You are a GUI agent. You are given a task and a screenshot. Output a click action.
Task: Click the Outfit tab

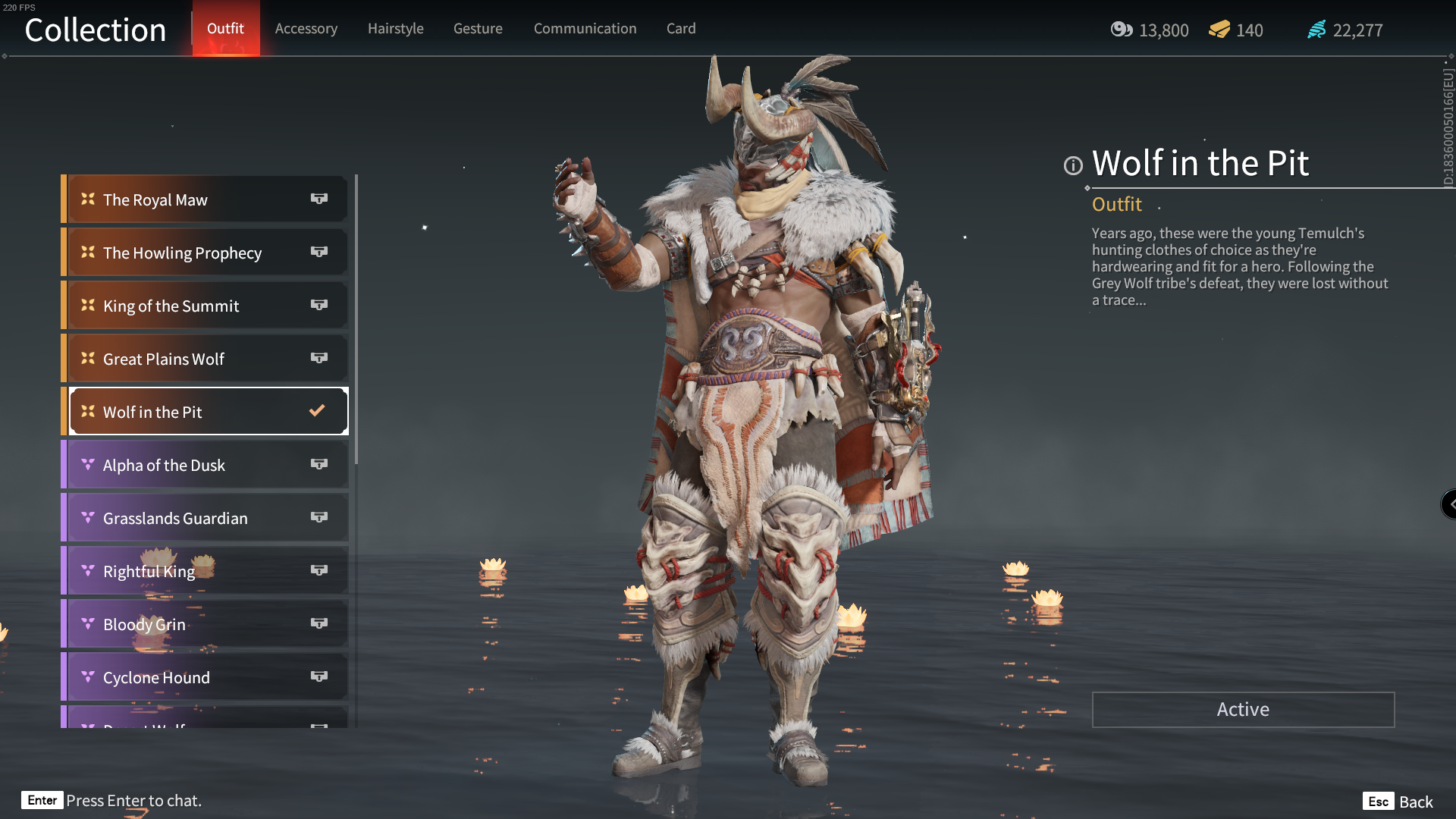tap(225, 29)
